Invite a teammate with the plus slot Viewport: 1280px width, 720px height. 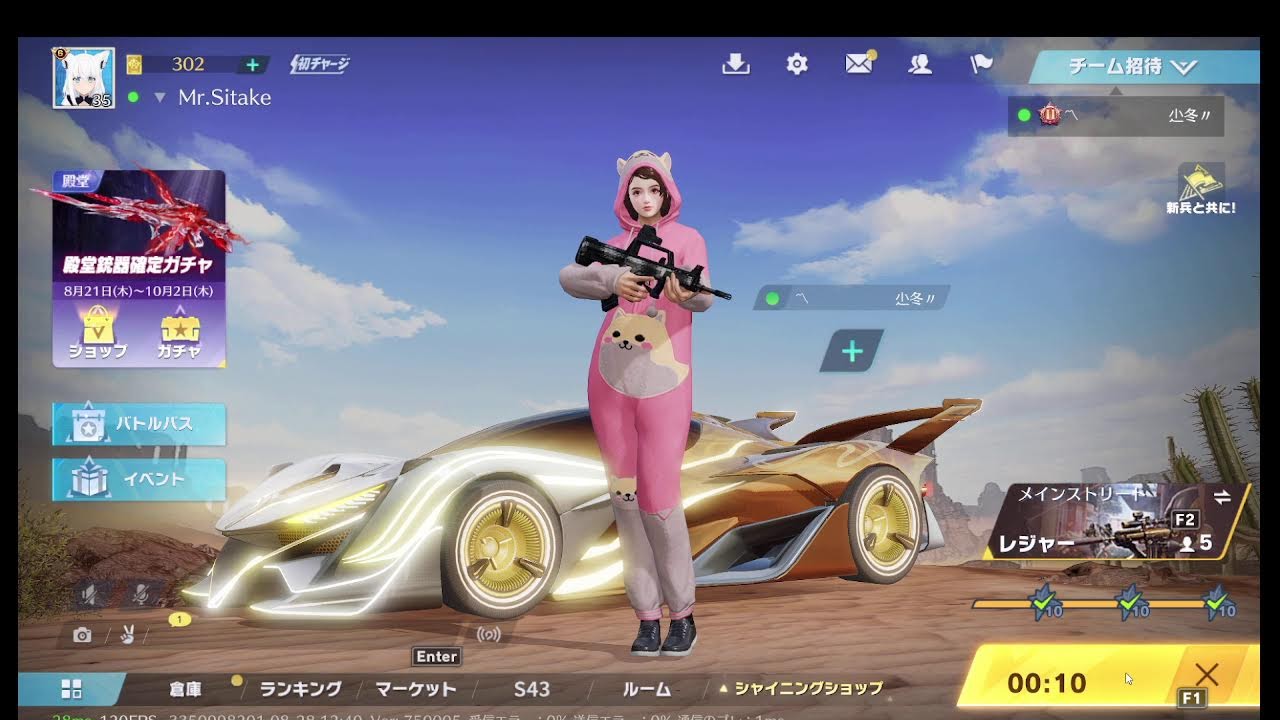(x=852, y=351)
